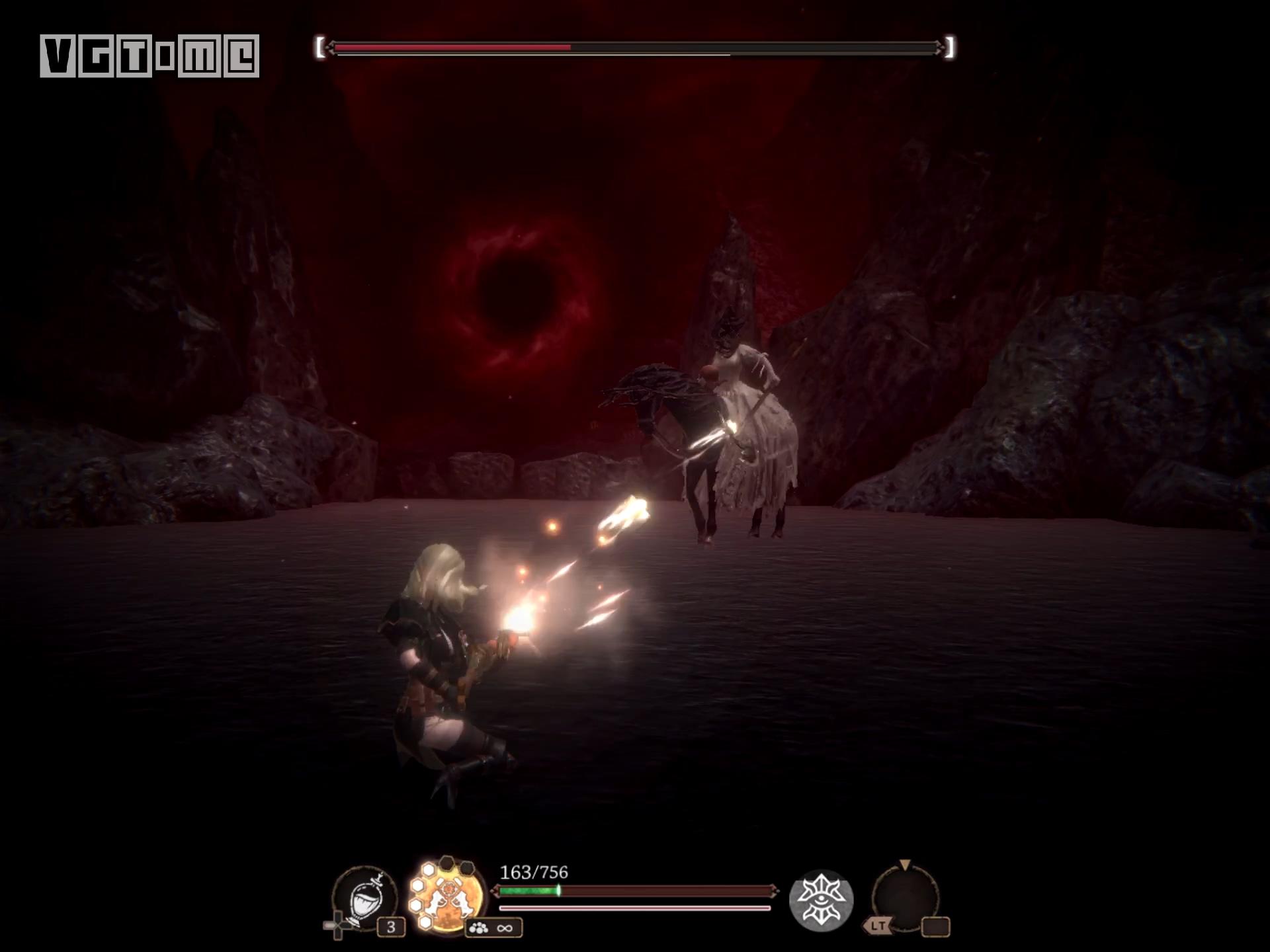Use the healing potion flask slot
Image resolution: width=1270 pixels, height=952 pixels.
[x=365, y=898]
